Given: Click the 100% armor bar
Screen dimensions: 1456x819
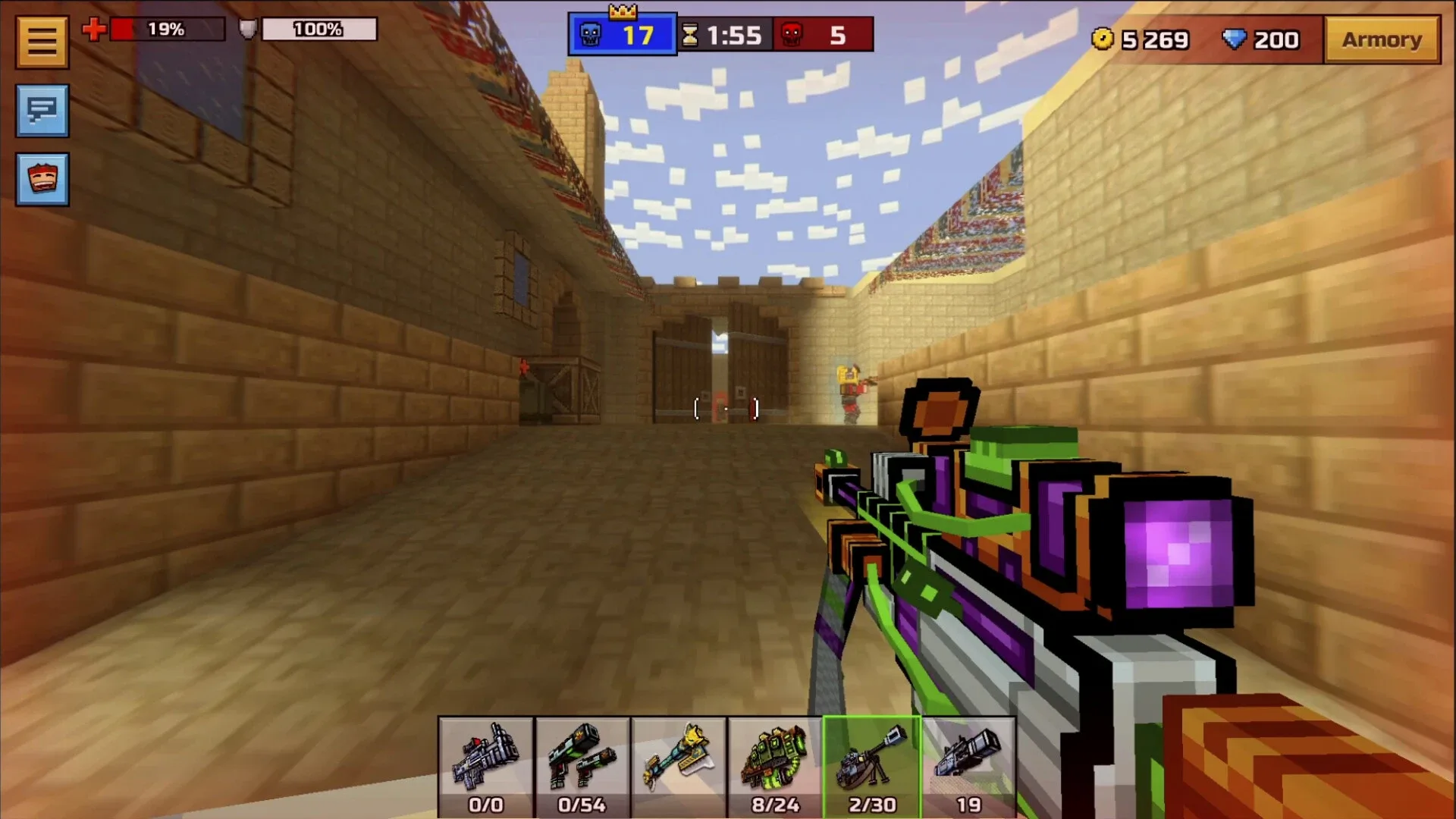Looking at the screenshot, I should point(318,30).
